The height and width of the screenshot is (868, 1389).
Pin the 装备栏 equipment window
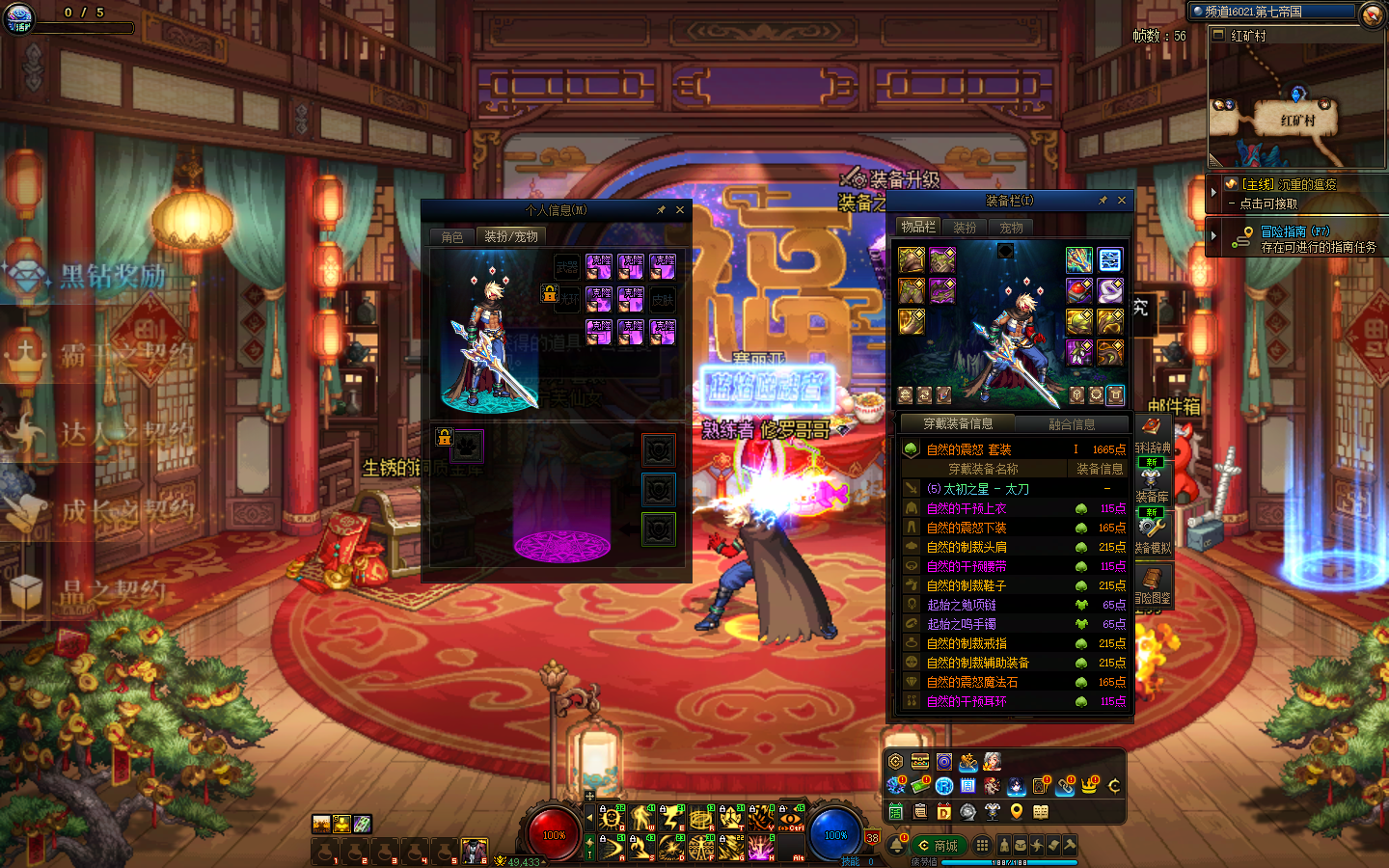pyautogui.click(x=1103, y=201)
